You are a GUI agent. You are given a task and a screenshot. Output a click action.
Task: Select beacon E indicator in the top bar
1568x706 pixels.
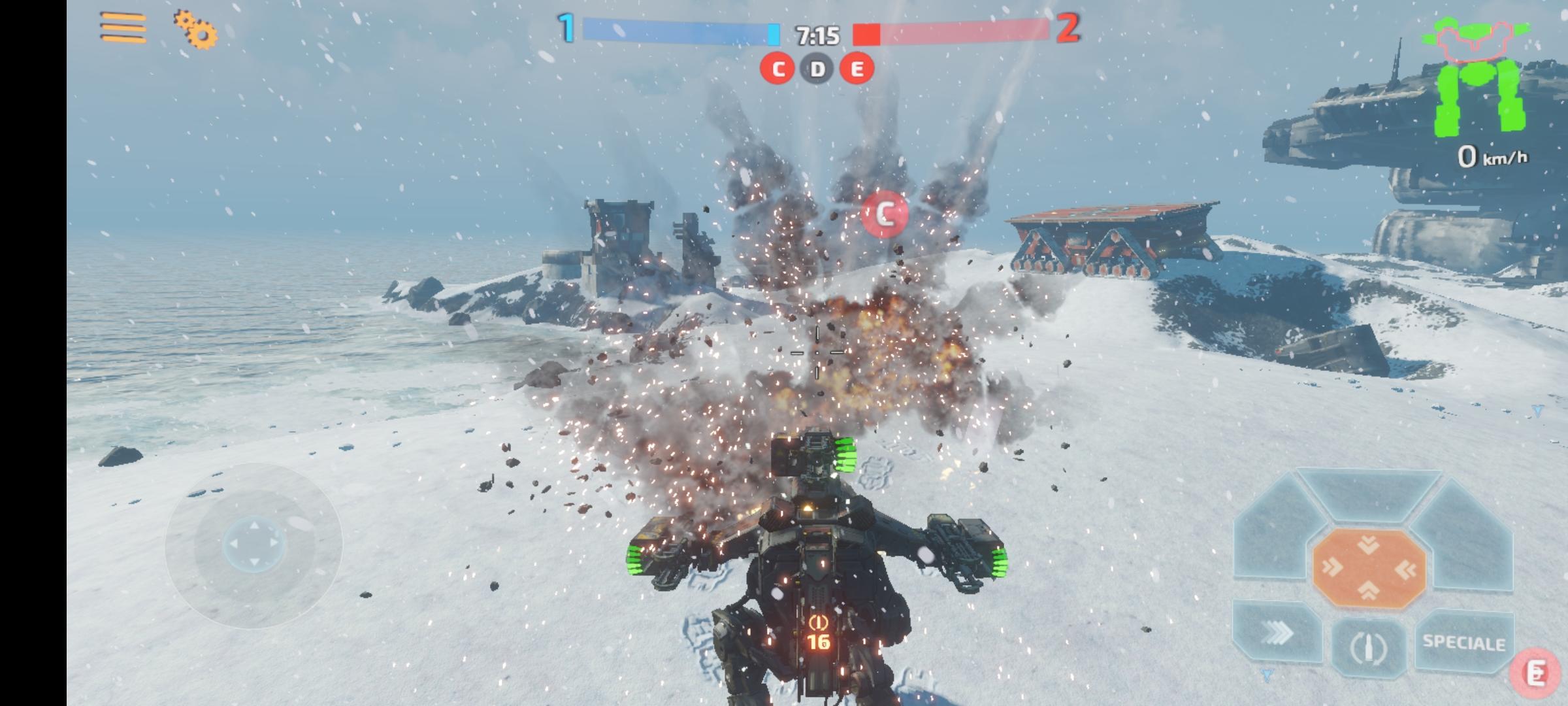(858, 69)
